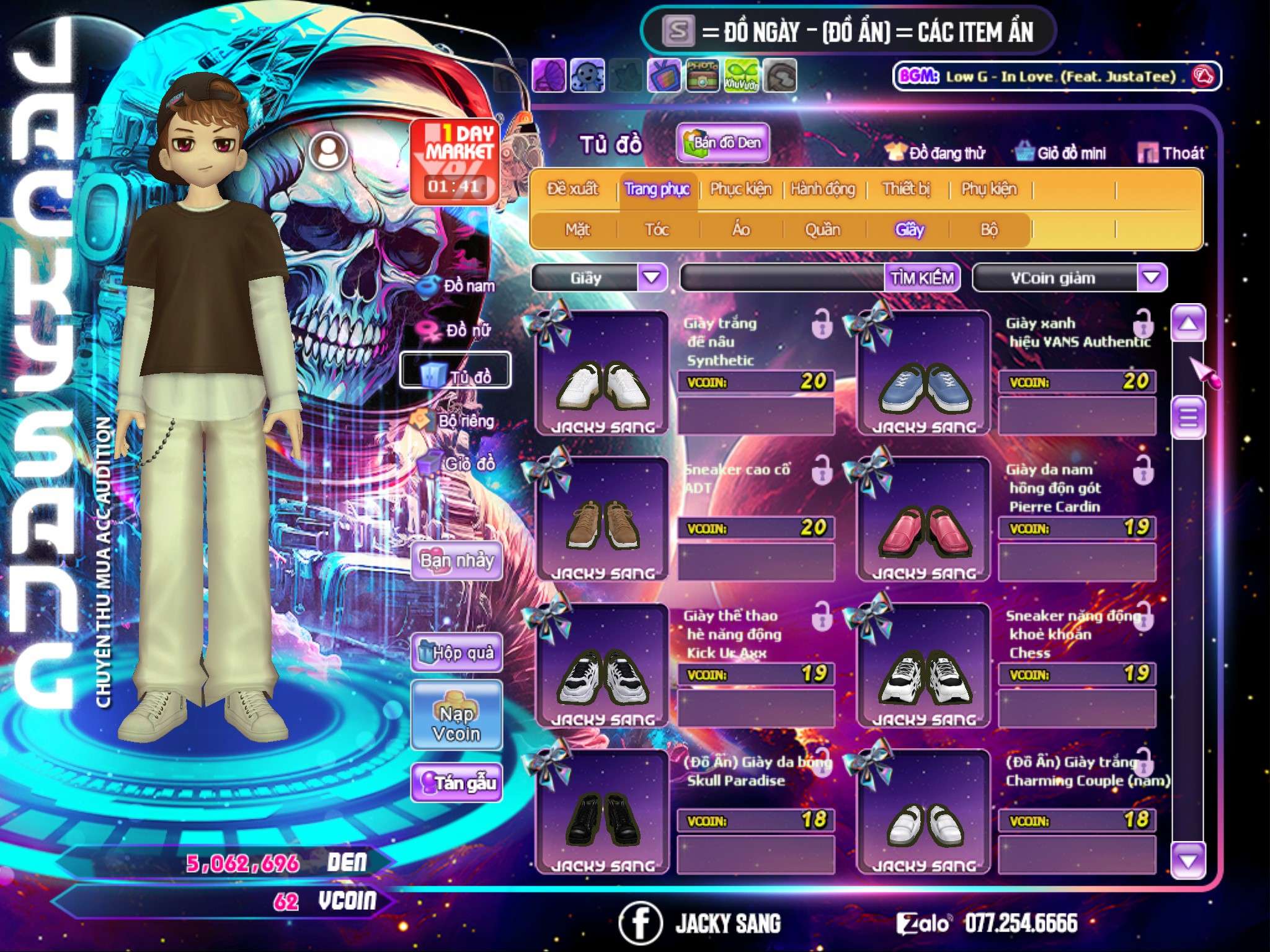Screen dimensions: 1270x952
Task: Switch to the Quần subcategory
Action: pos(822,230)
